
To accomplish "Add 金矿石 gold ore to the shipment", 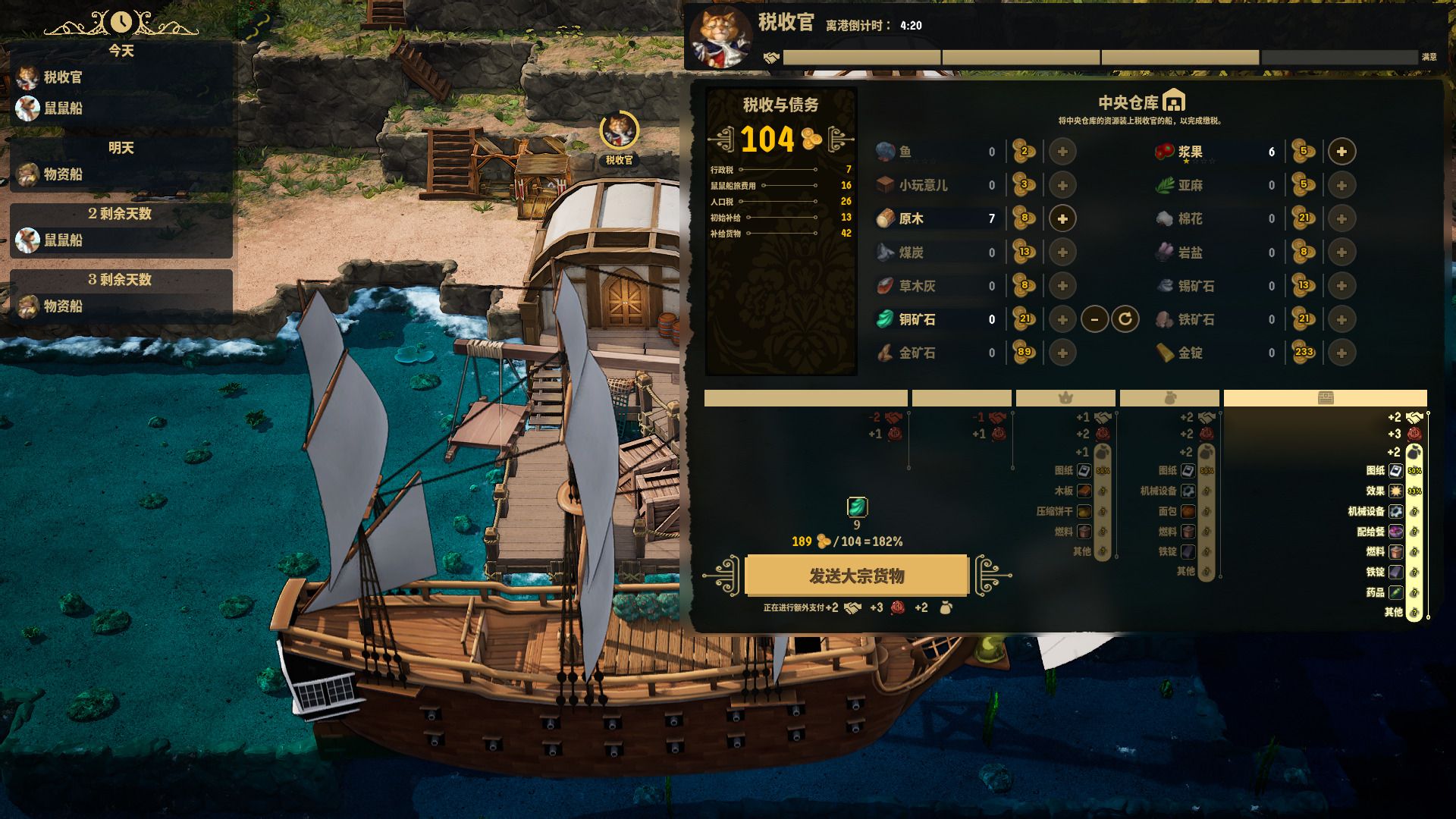I will click(1062, 353).
